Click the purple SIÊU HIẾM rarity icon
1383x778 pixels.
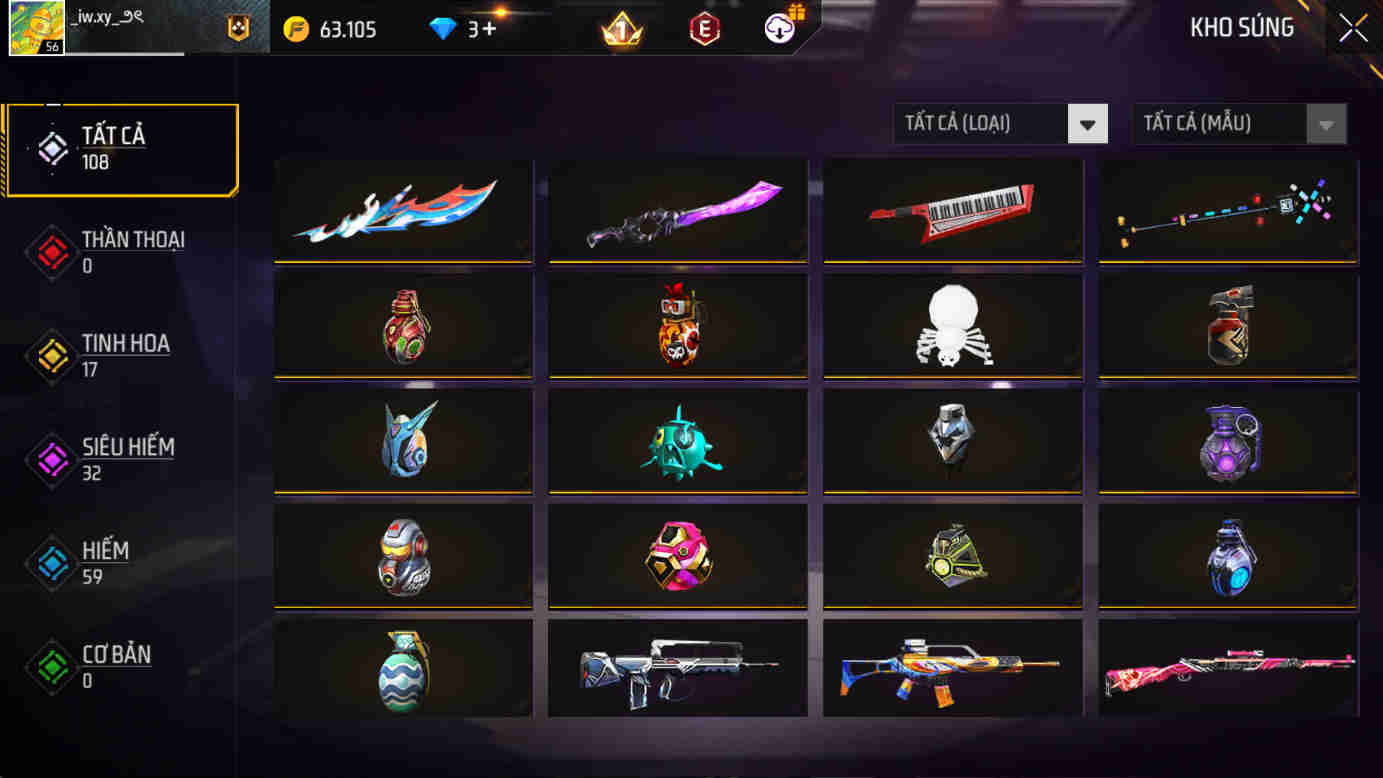pos(50,460)
